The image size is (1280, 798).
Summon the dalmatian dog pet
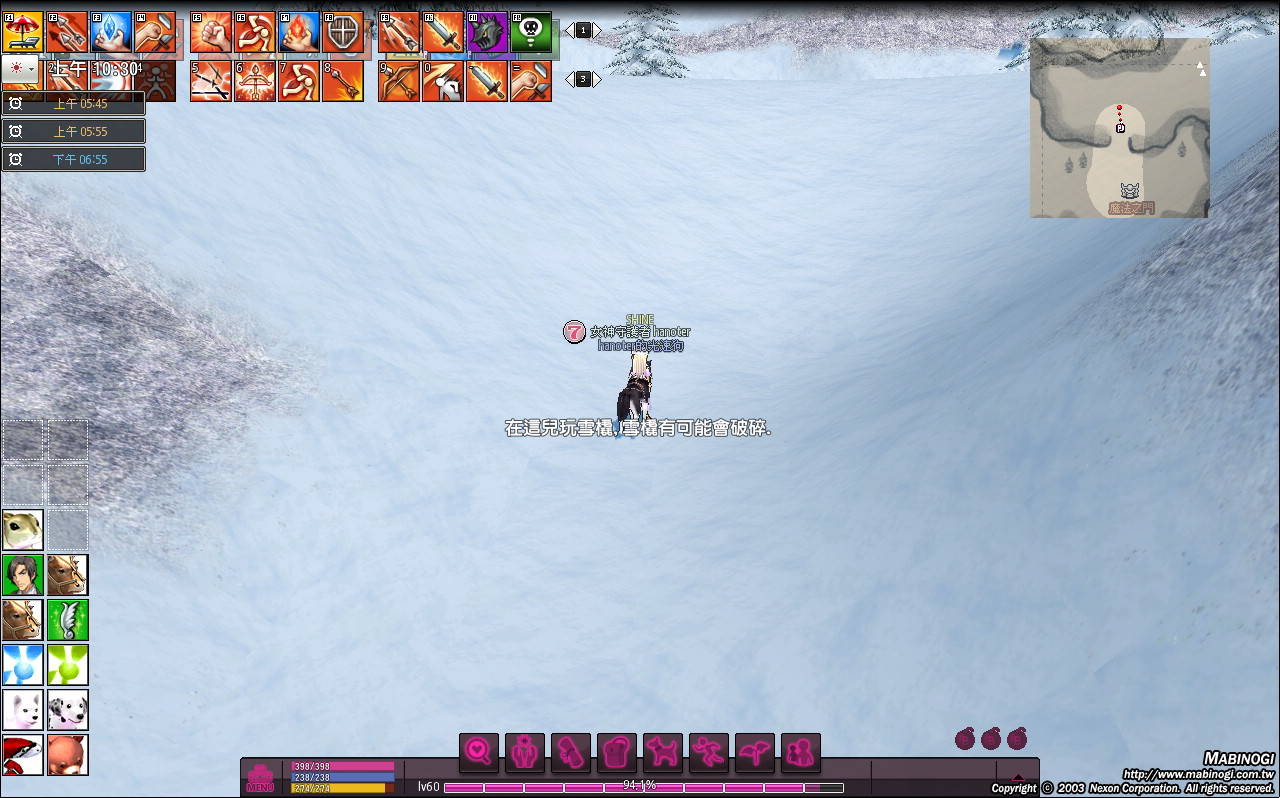[68, 709]
